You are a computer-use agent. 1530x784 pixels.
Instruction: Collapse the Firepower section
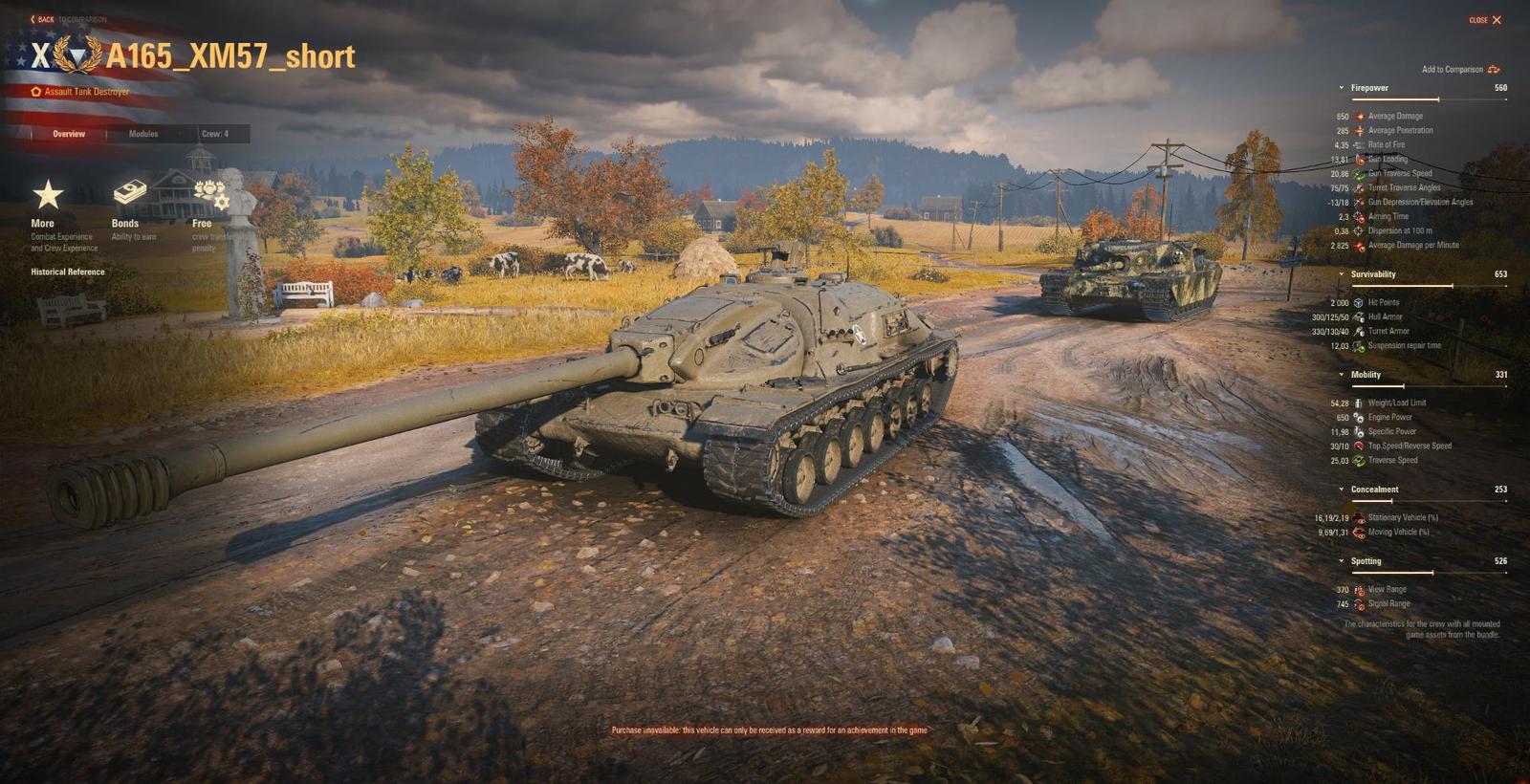(1341, 87)
